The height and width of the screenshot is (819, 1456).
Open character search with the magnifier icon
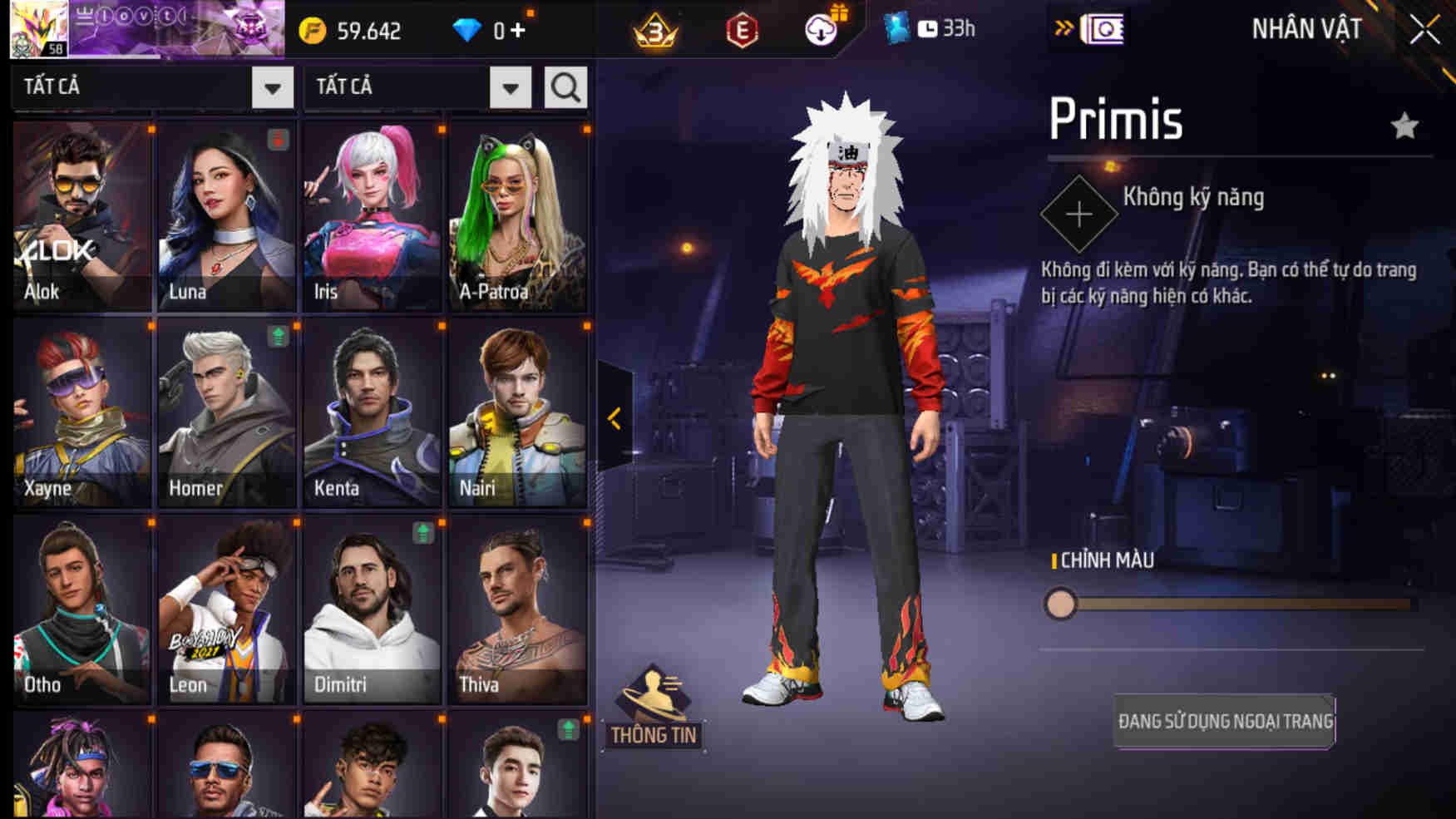565,86
